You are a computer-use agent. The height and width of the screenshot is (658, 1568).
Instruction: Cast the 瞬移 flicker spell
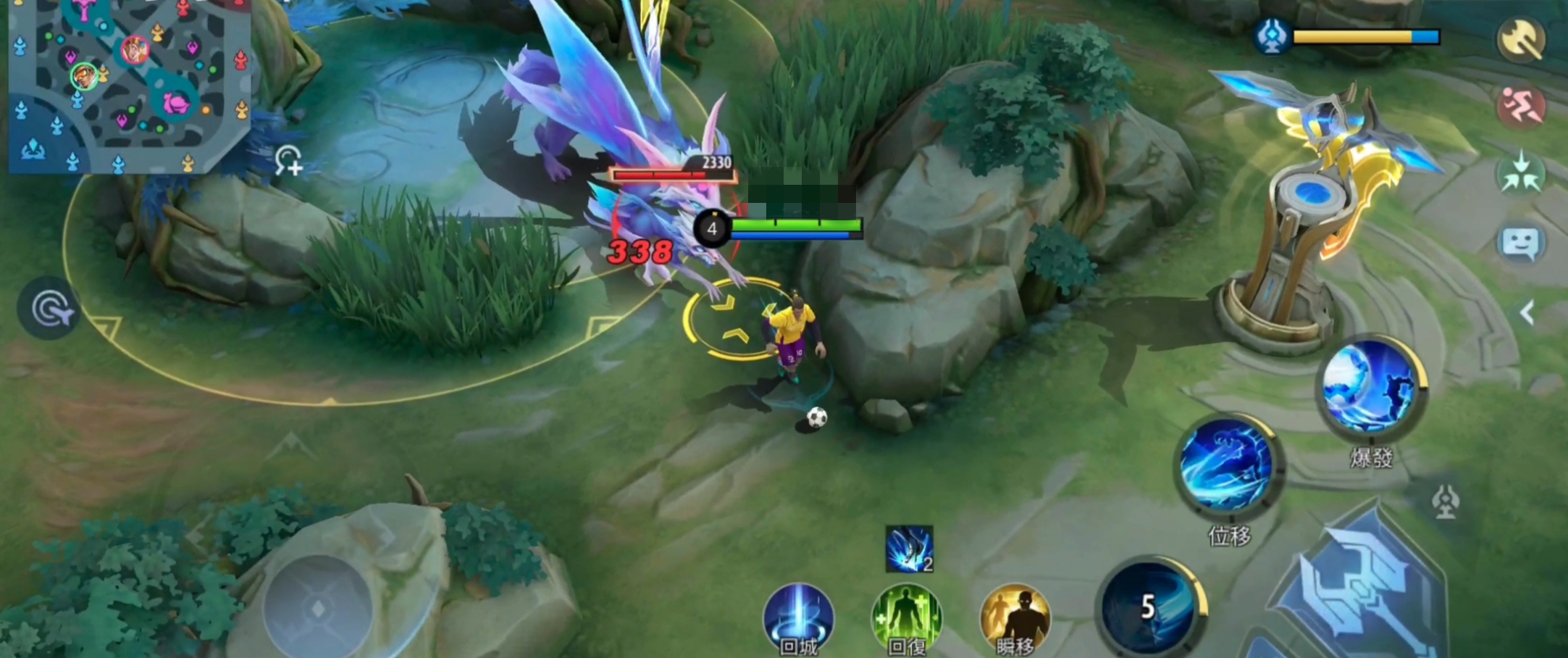pyautogui.click(x=1014, y=620)
